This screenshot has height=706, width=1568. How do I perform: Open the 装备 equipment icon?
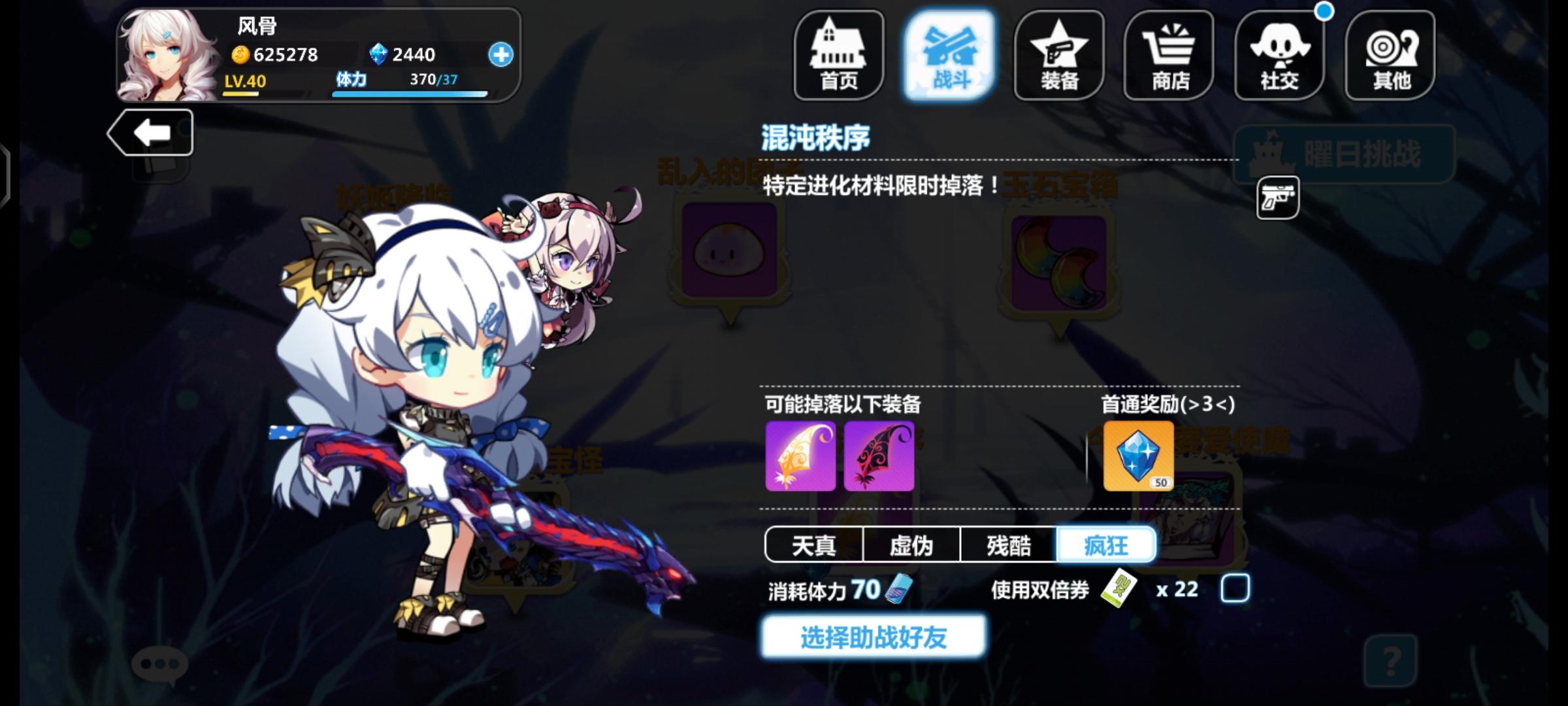pos(1058,56)
